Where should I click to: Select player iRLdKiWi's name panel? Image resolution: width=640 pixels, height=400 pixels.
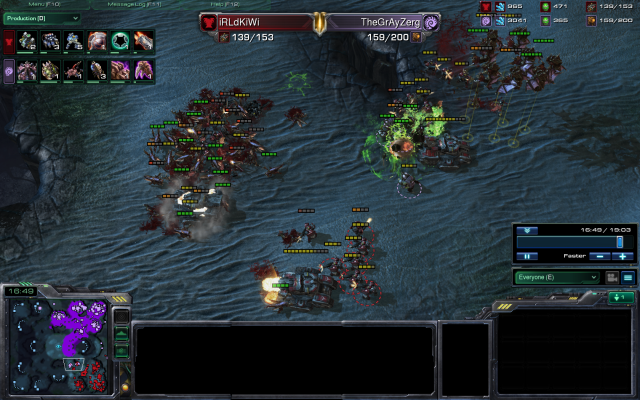coord(258,21)
